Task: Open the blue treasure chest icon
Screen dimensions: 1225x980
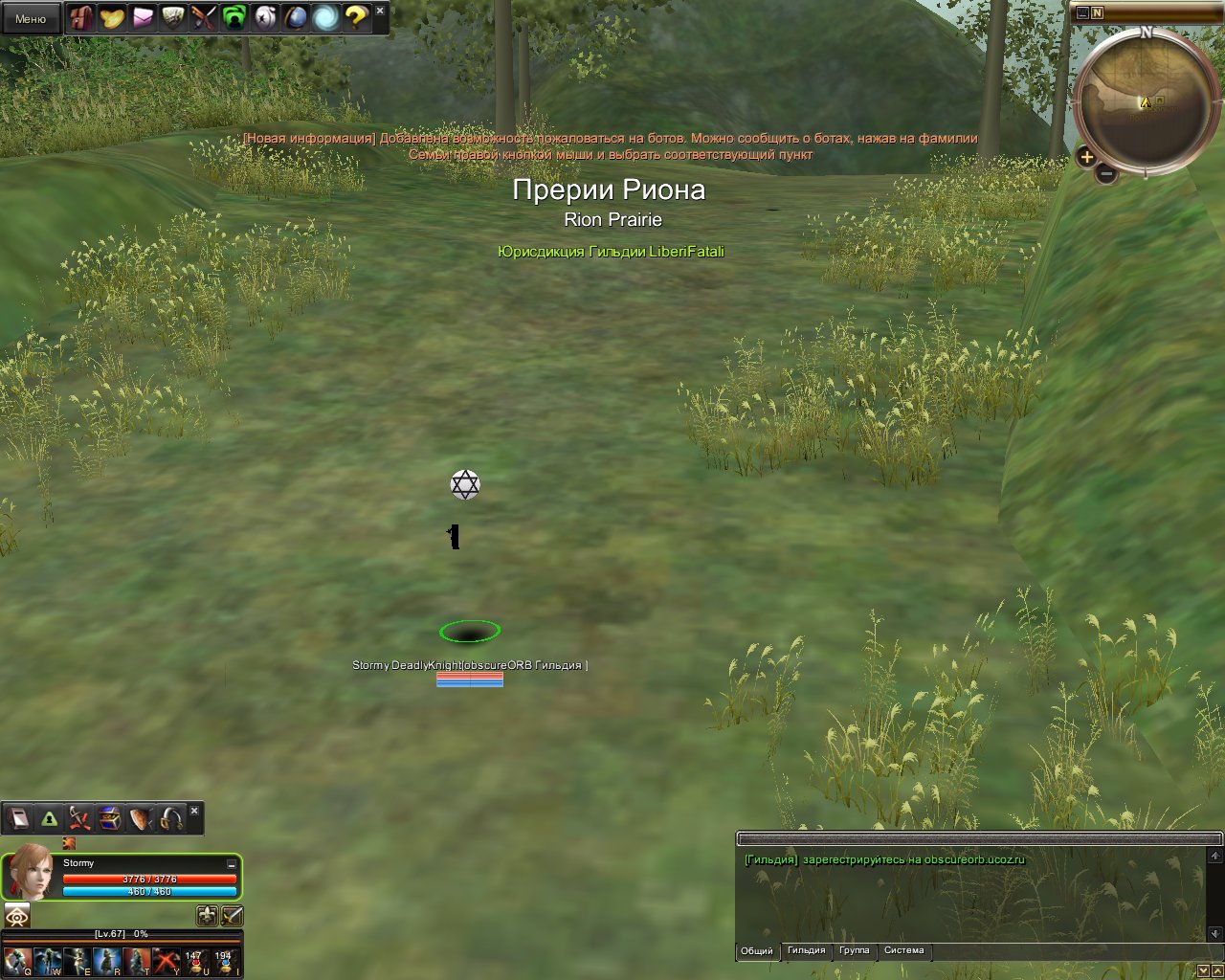Action: pyautogui.click(x=110, y=819)
